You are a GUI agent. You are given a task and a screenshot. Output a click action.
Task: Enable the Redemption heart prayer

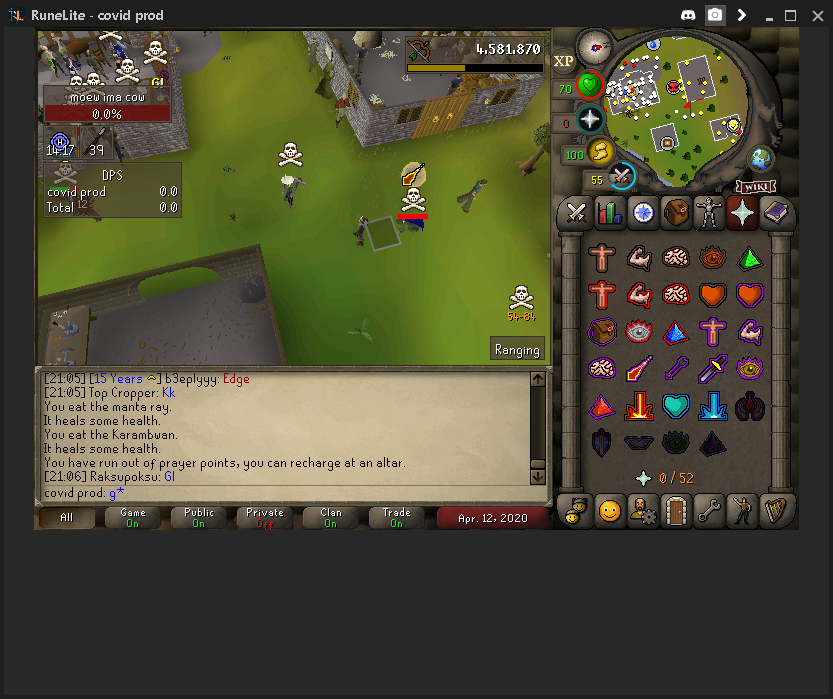[676, 406]
